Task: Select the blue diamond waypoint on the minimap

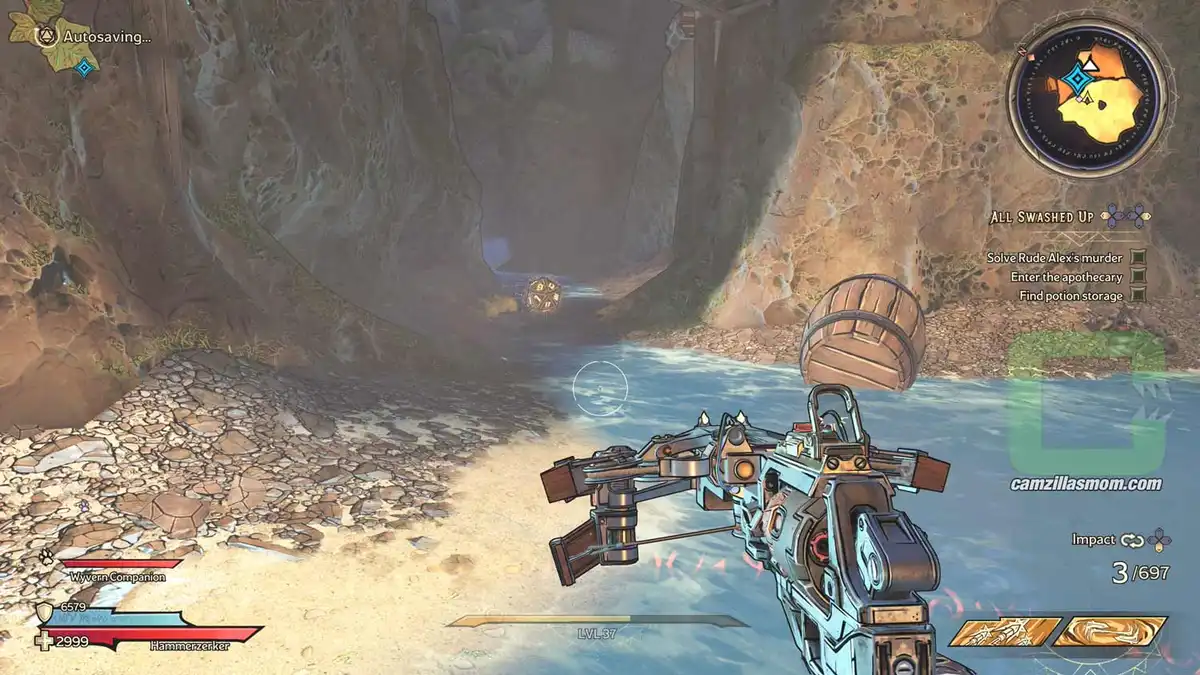Action: pos(1077,78)
